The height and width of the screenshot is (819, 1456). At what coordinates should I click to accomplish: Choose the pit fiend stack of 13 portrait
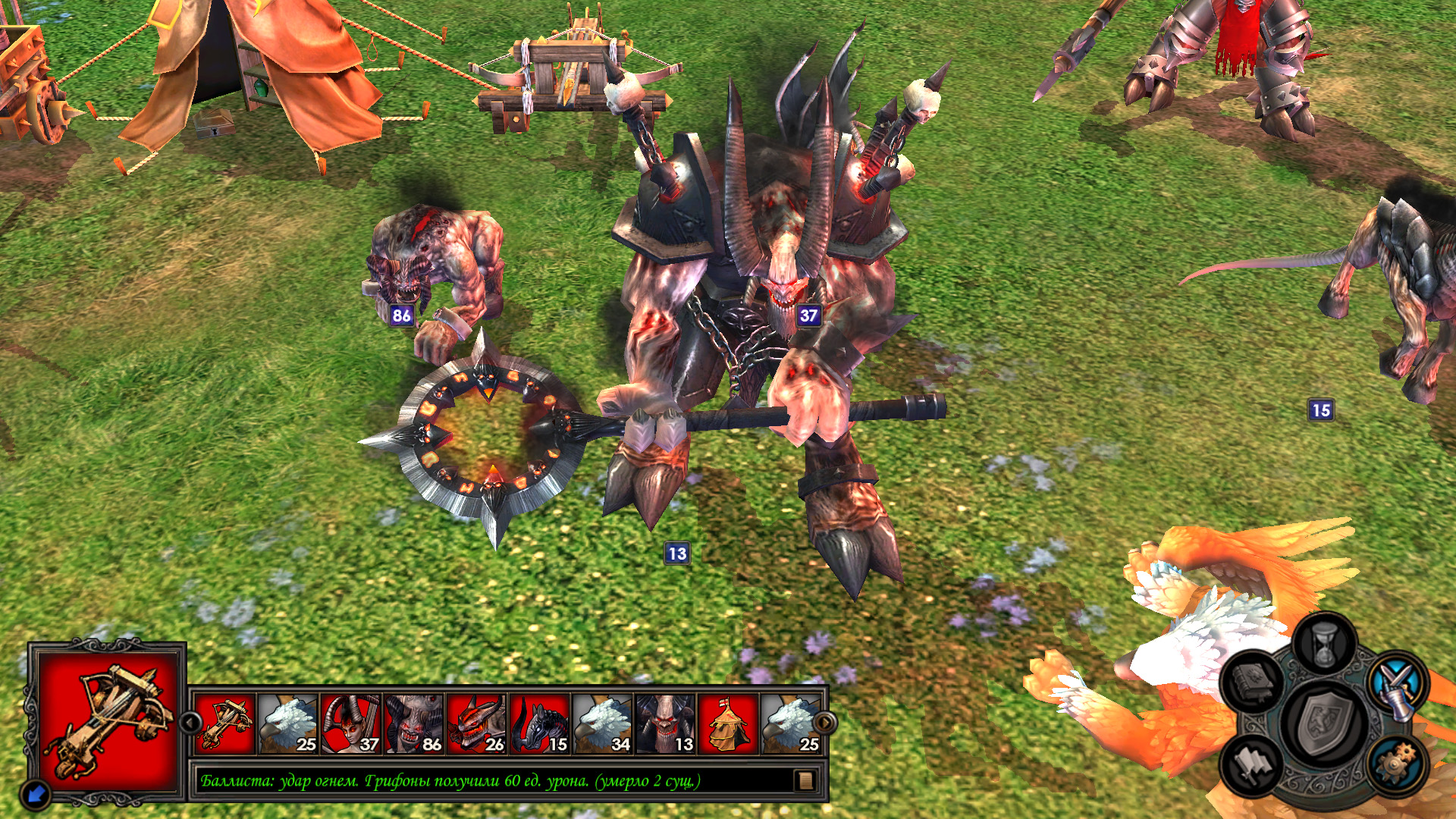coord(666,724)
